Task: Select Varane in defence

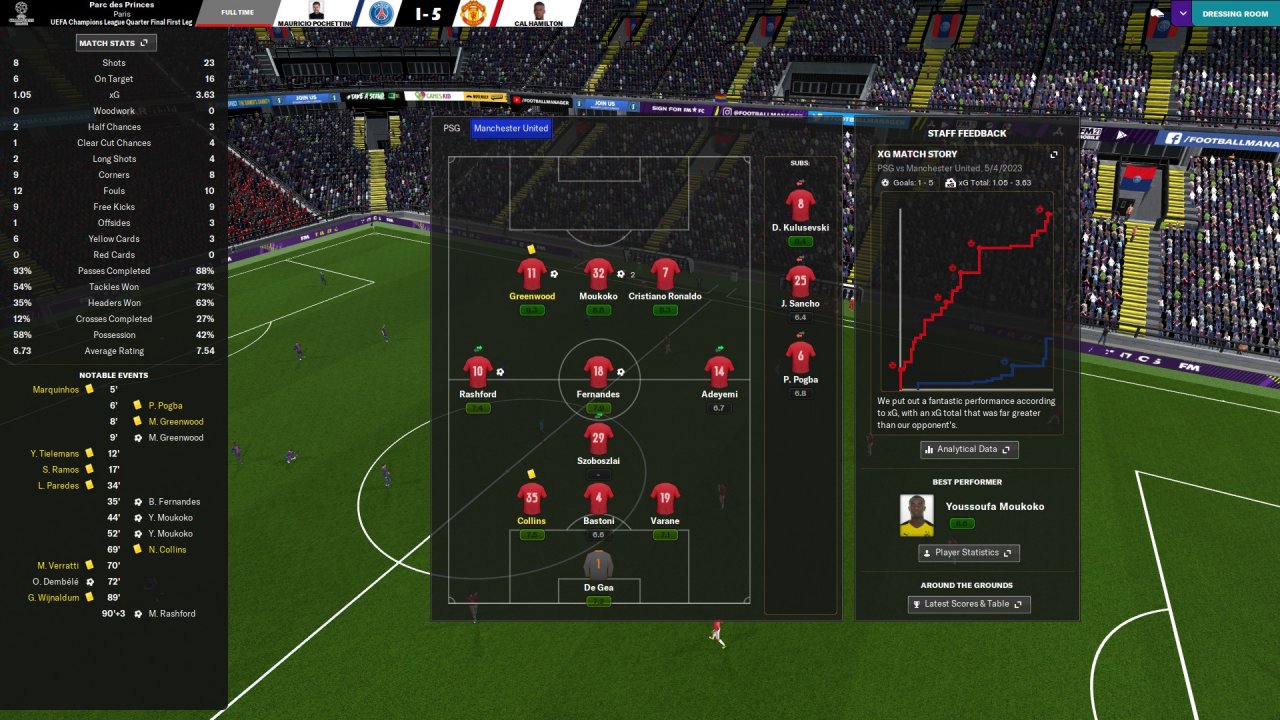Action: 665,498
